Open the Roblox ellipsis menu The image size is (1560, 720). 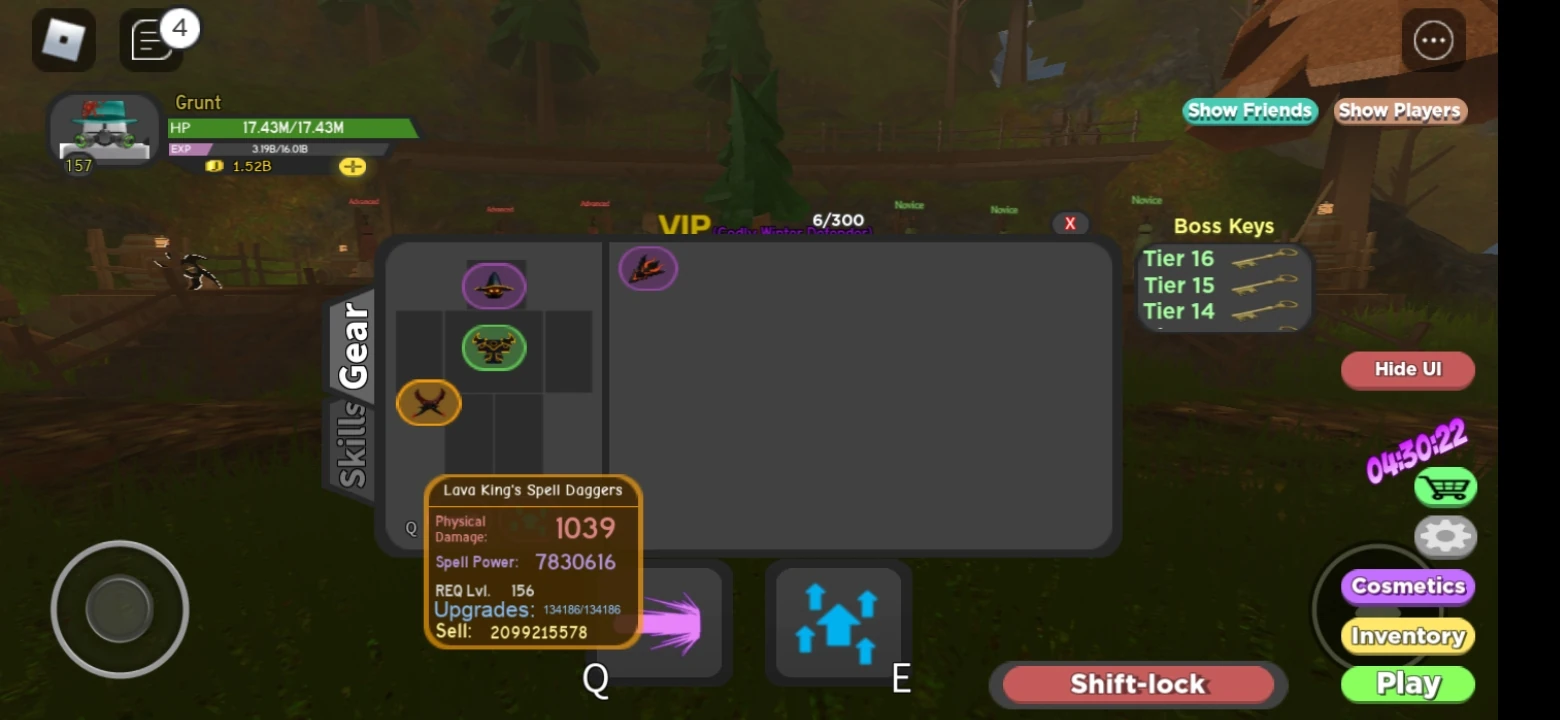[1433, 38]
